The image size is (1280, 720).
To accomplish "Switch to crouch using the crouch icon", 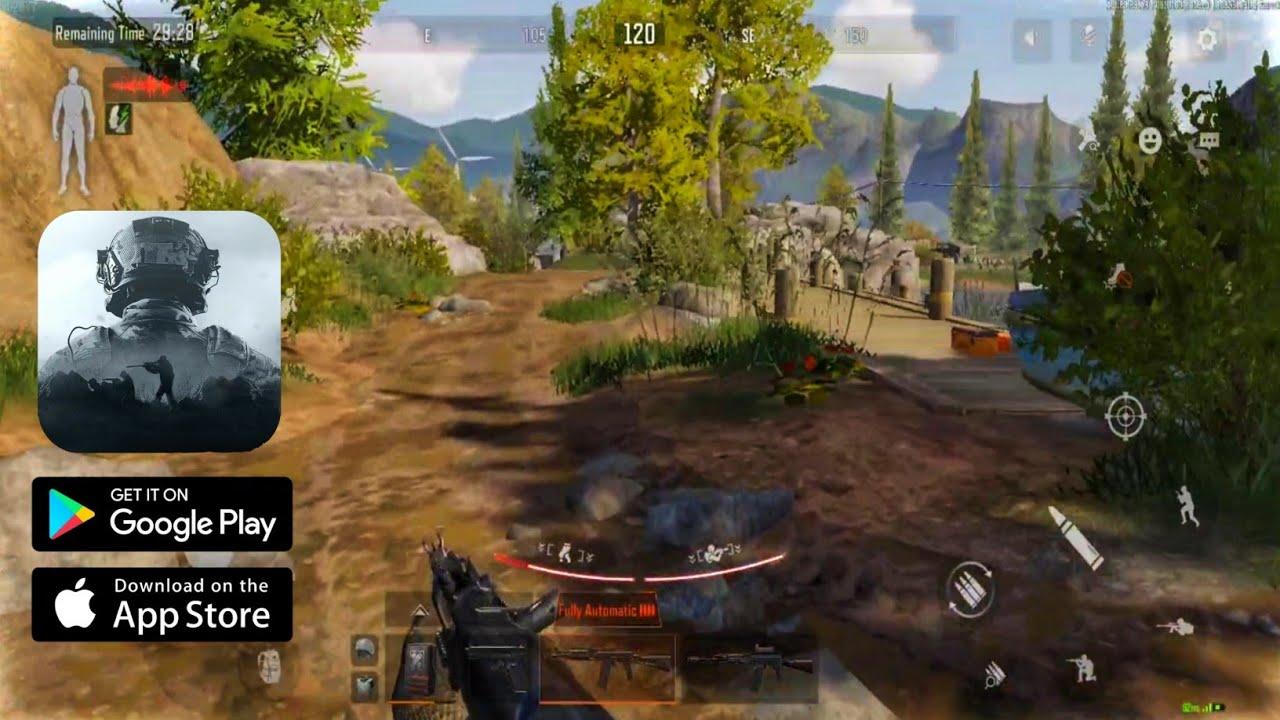I will [x=1082, y=667].
